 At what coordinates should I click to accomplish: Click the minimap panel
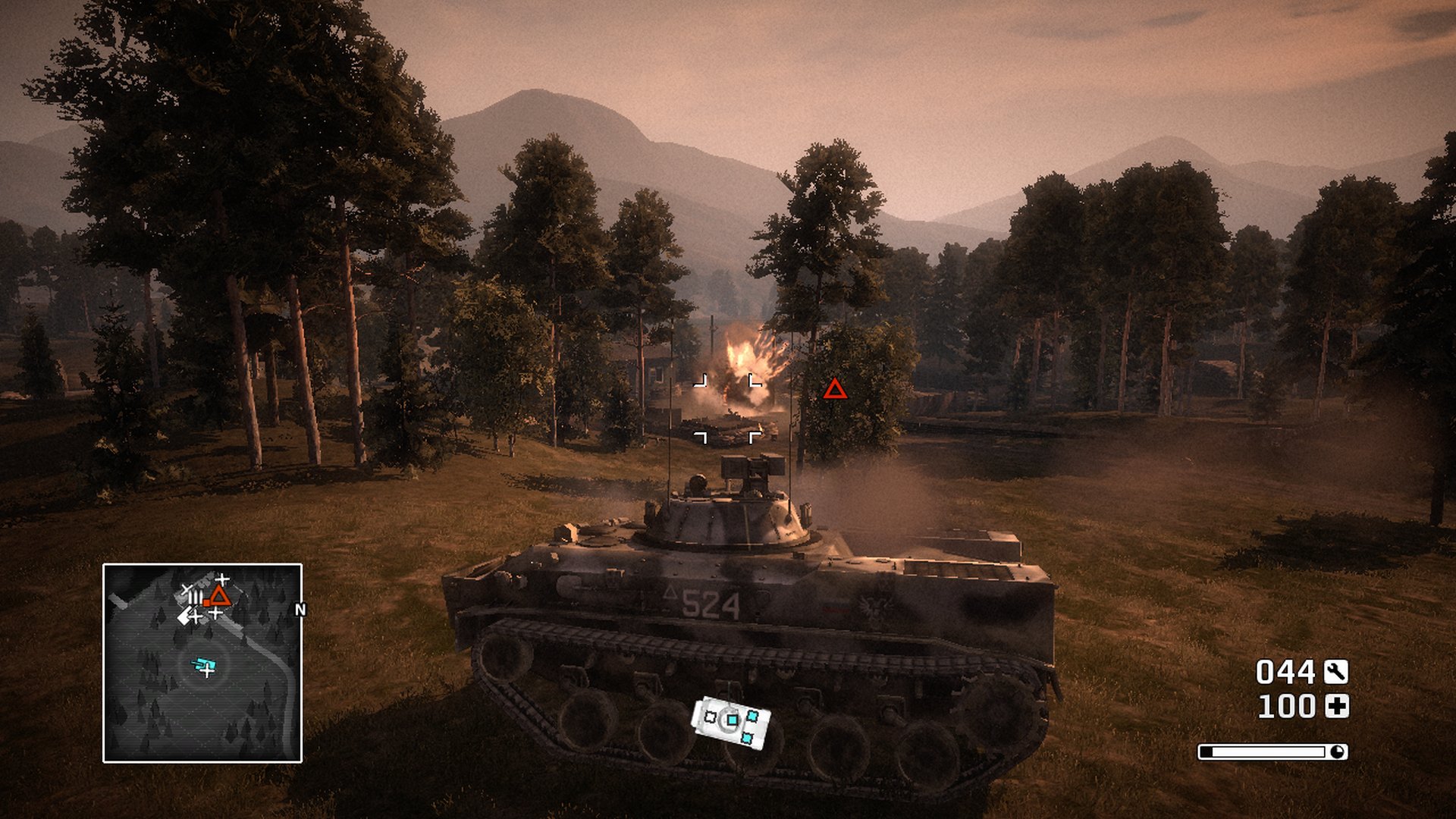[202, 663]
